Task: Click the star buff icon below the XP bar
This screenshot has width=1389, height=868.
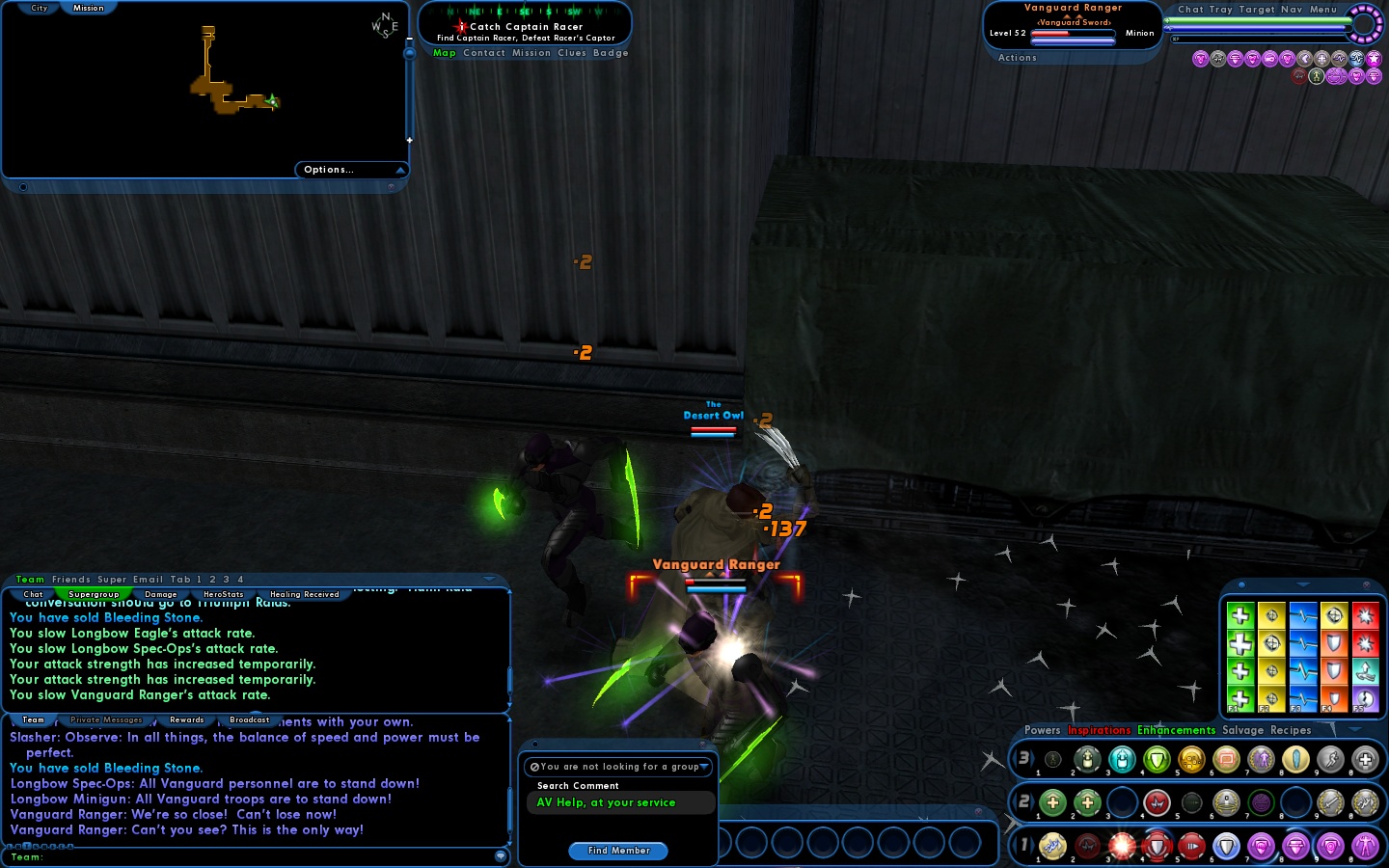Action: point(1373,60)
